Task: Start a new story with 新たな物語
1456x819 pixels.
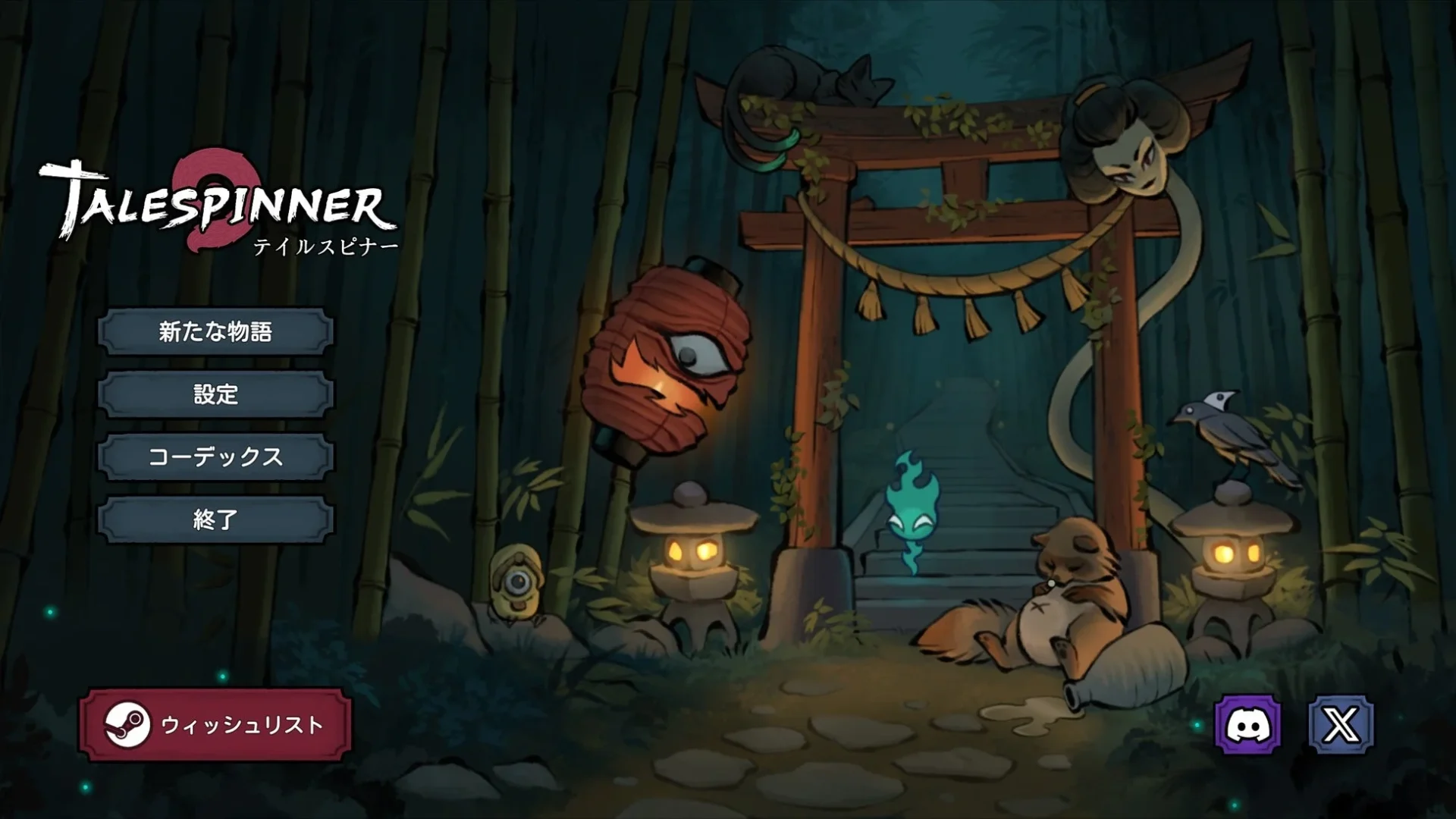Action: pyautogui.click(x=215, y=331)
